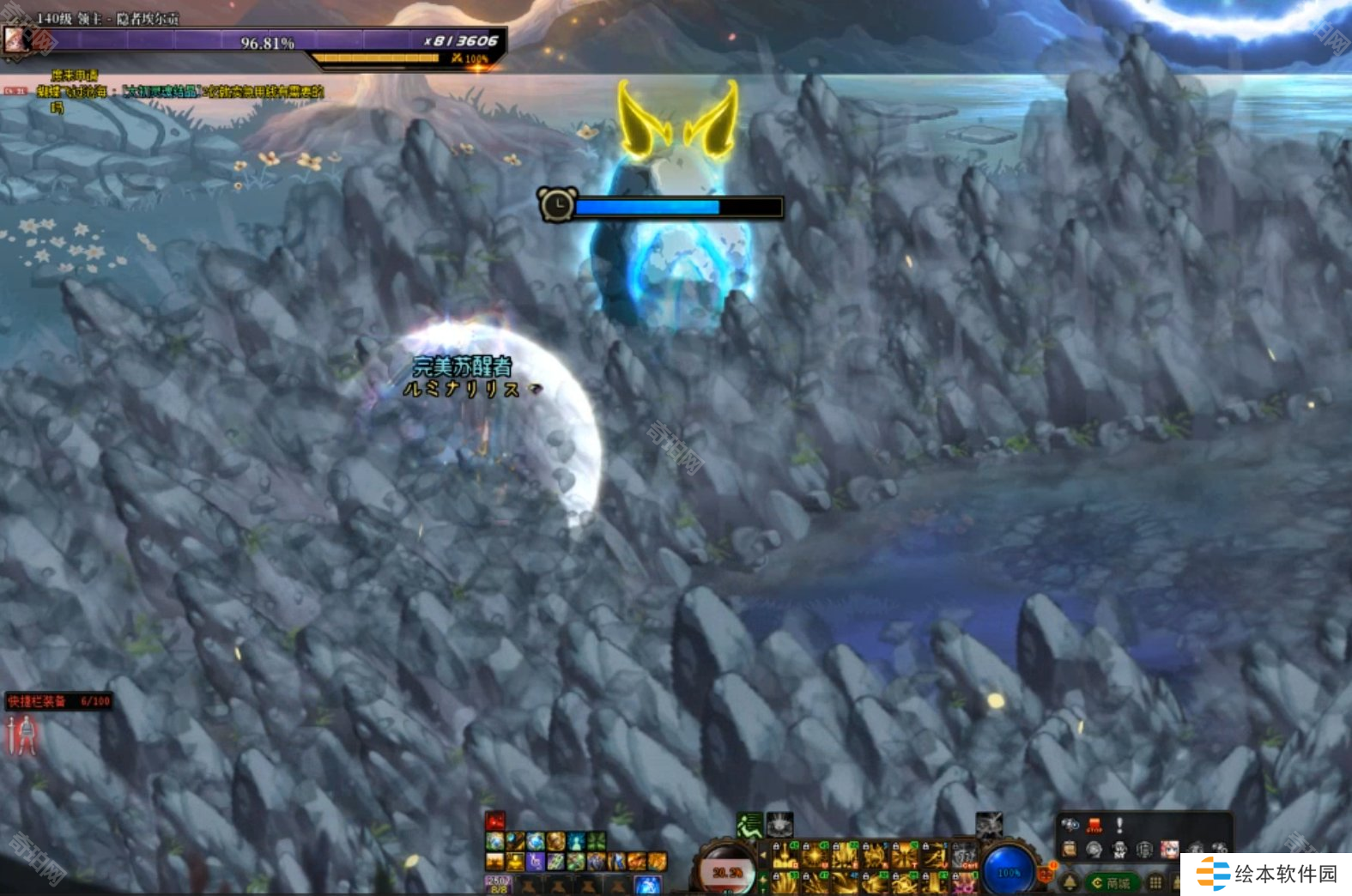
Task: Click the red shield badge beside mana orb
Action: tap(1045, 874)
